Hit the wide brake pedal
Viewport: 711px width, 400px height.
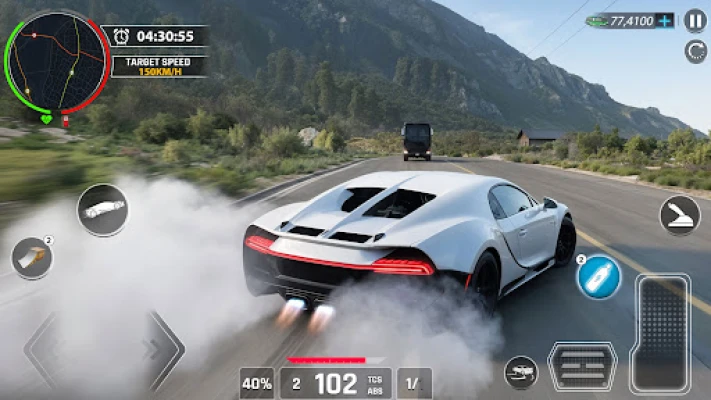tap(583, 367)
